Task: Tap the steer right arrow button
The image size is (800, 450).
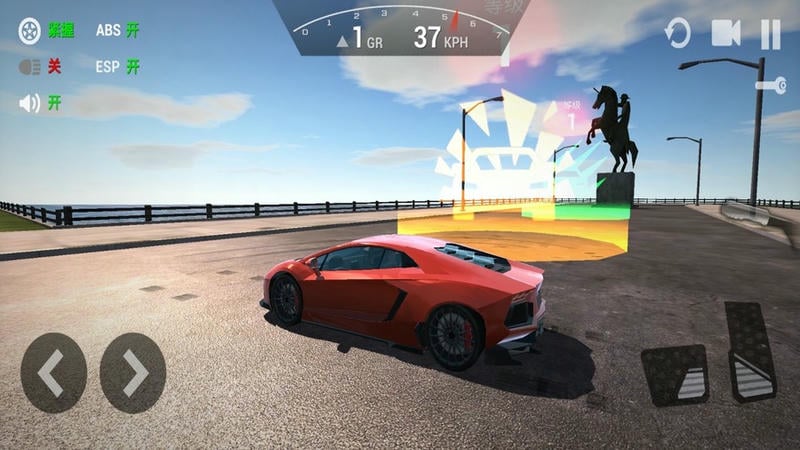Action: tap(133, 373)
